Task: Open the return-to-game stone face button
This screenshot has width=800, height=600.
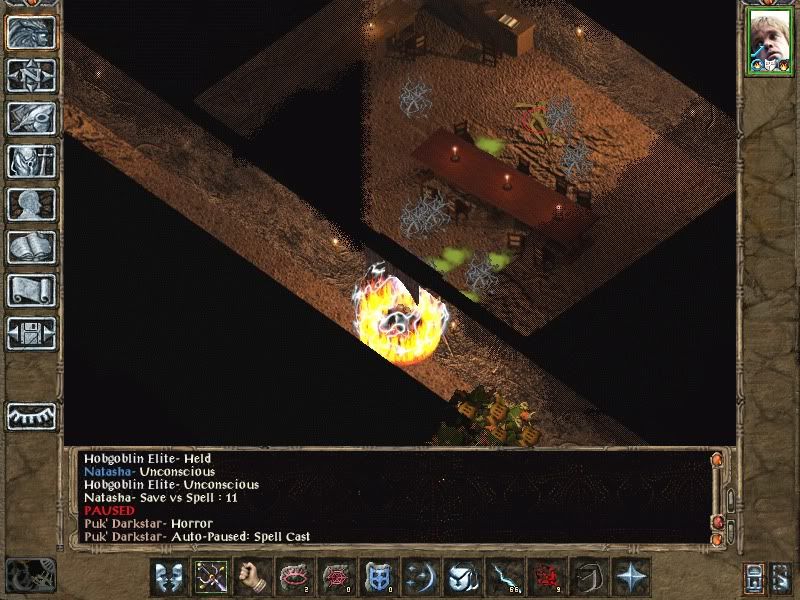Action: [x=31, y=32]
